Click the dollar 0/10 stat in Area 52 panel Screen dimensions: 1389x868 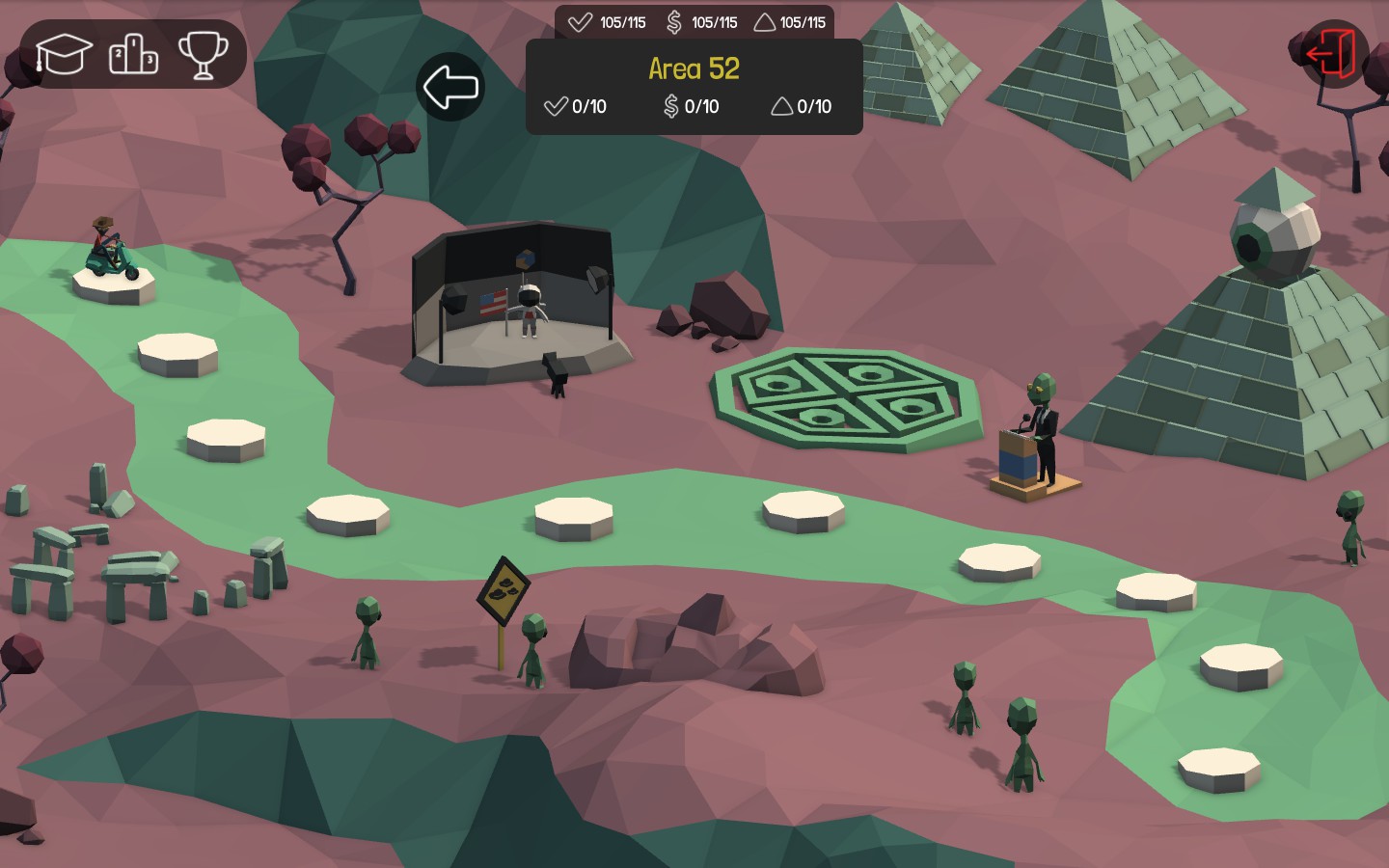pyautogui.click(x=691, y=107)
